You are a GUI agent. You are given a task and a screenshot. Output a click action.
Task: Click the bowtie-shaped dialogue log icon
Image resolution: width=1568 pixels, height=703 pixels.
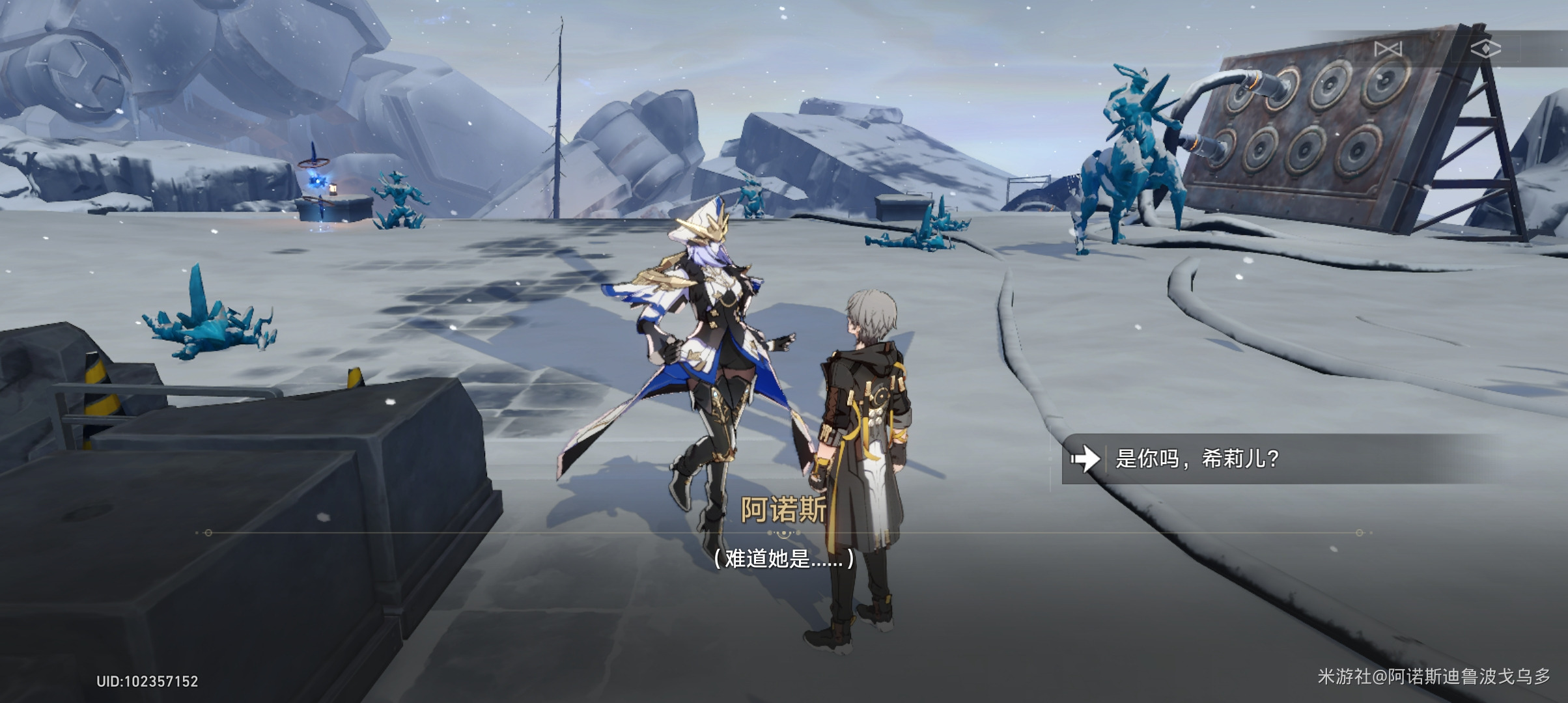point(1388,49)
